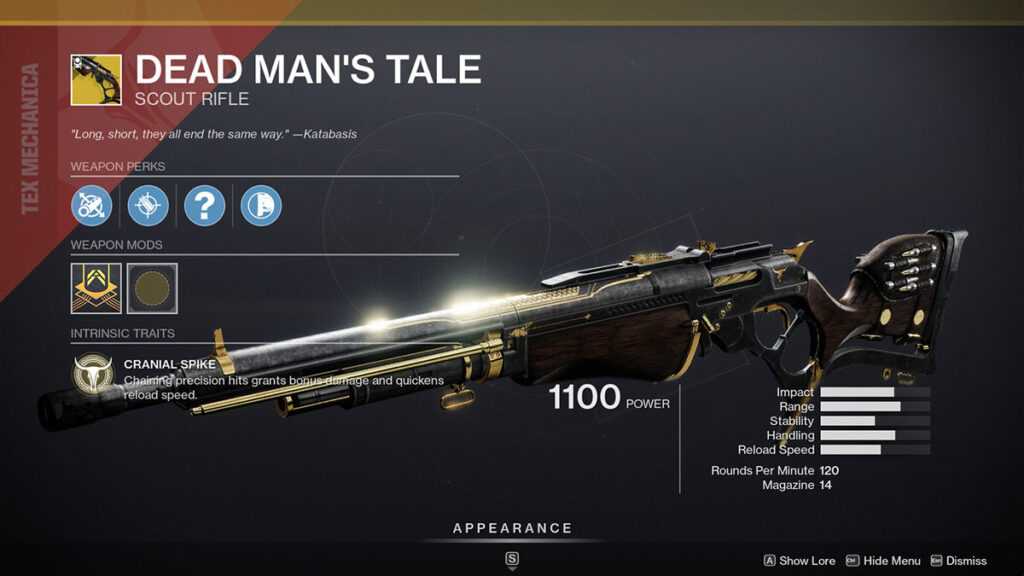Click the Dead Man's Tale weapon thumbnail

click(96, 80)
